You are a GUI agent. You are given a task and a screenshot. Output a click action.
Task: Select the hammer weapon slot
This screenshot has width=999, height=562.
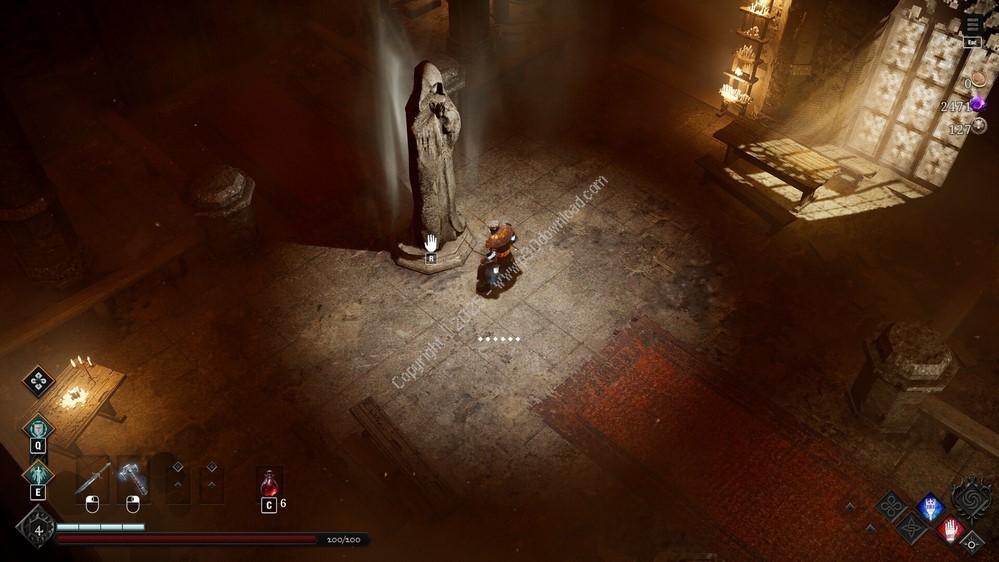pyautogui.click(x=132, y=477)
